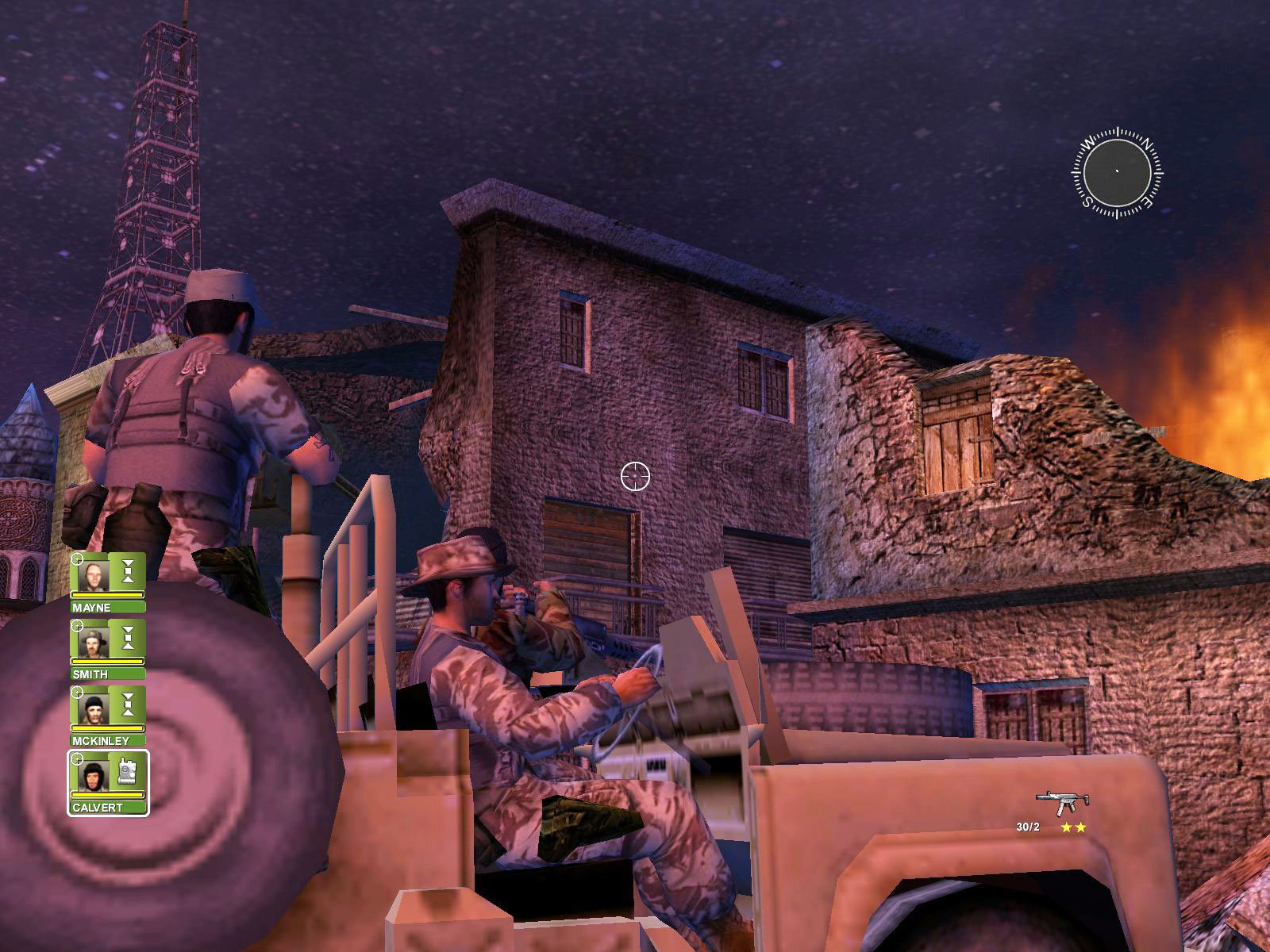
Task: Expand Smith's command selector triangles
Action: (x=129, y=636)
